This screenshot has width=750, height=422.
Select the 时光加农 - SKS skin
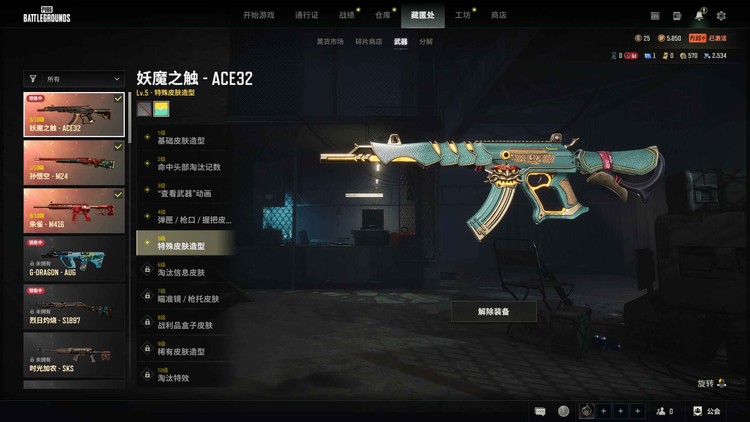[x=74, y=354]
